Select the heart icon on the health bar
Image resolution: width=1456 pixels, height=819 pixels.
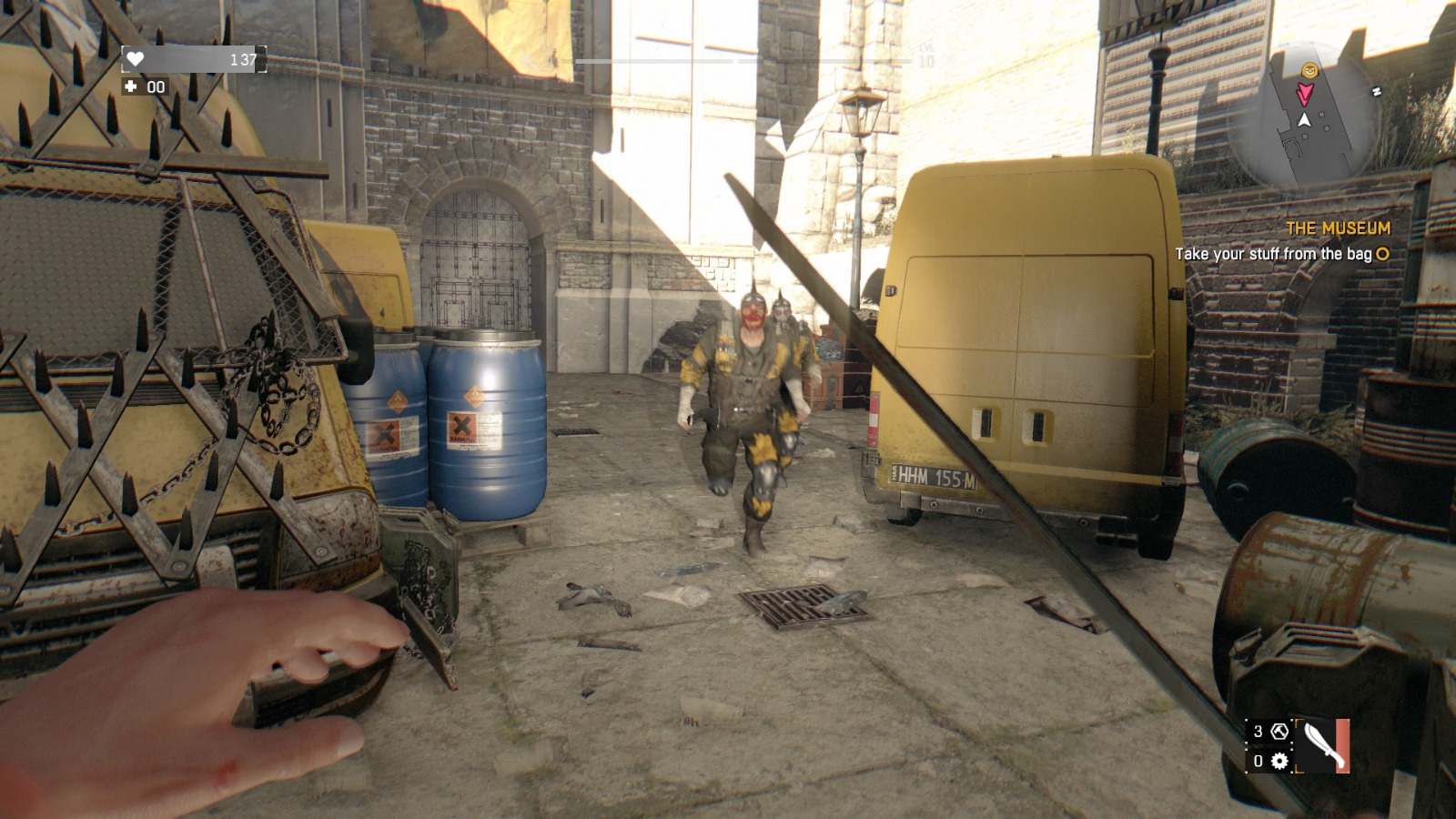[136, 59]
